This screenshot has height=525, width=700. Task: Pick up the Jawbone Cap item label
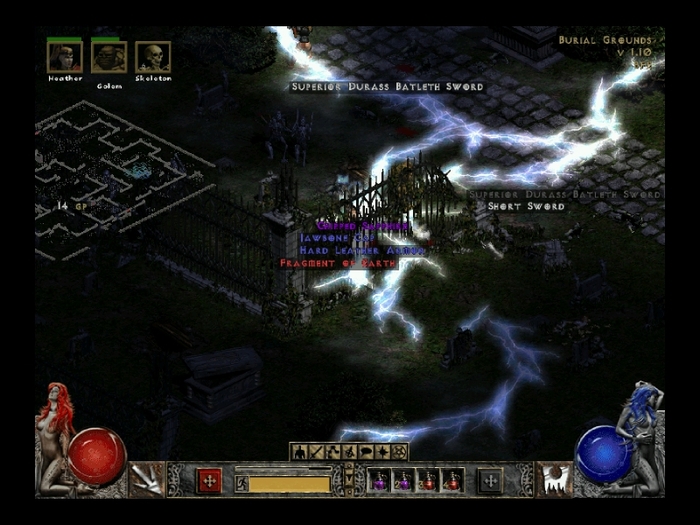pyautogui.click(x=336, y=239)
